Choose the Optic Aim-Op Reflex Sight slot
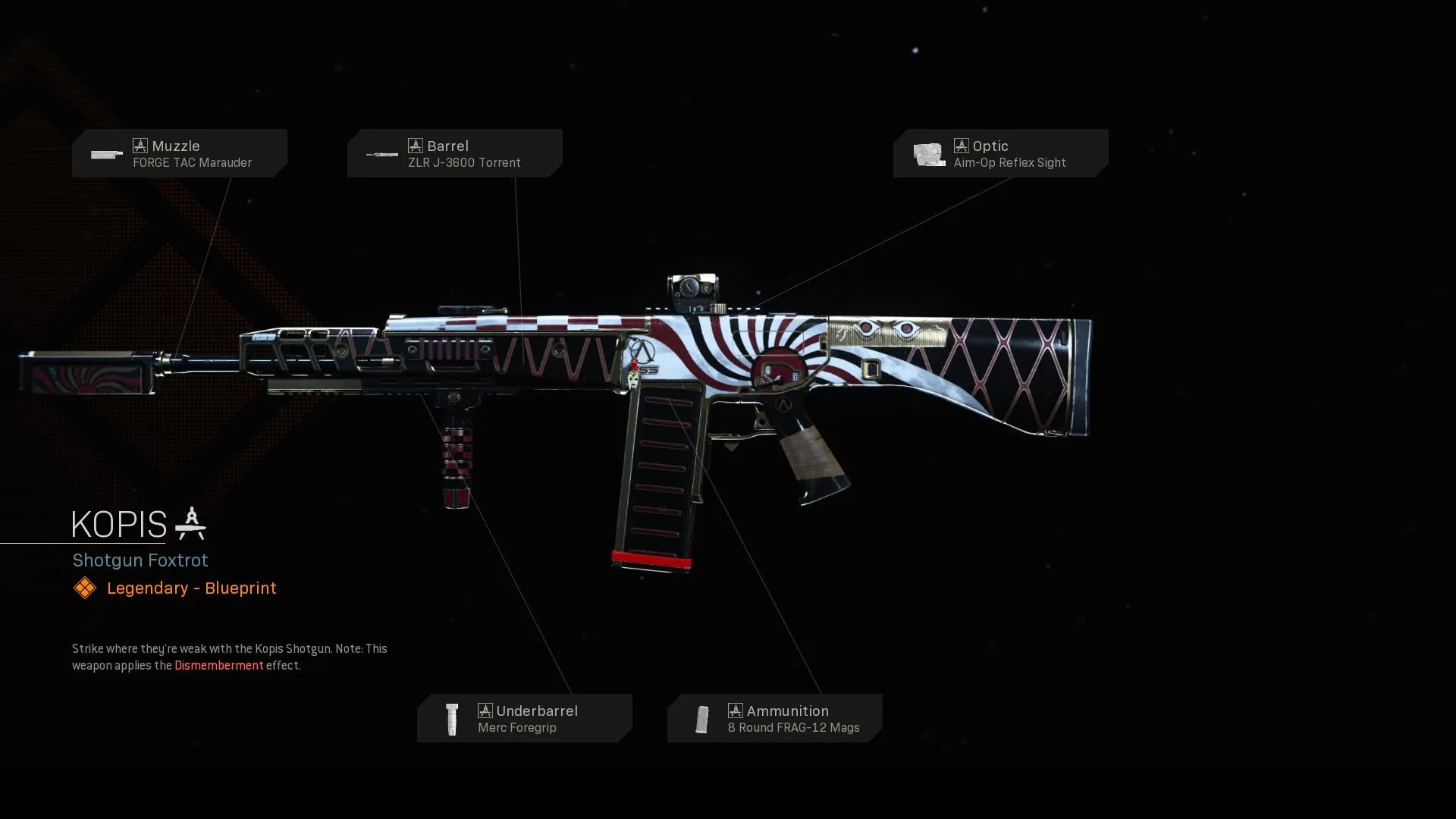Viewport: 1456px width, 819px height. (1000, 153)
